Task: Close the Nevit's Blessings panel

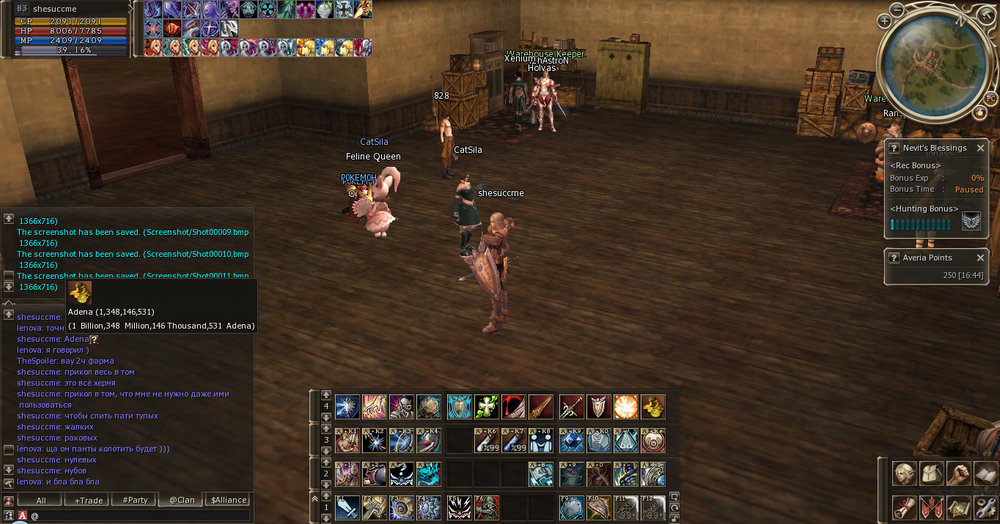Action: pyautogui.click(x=980, y=148)
